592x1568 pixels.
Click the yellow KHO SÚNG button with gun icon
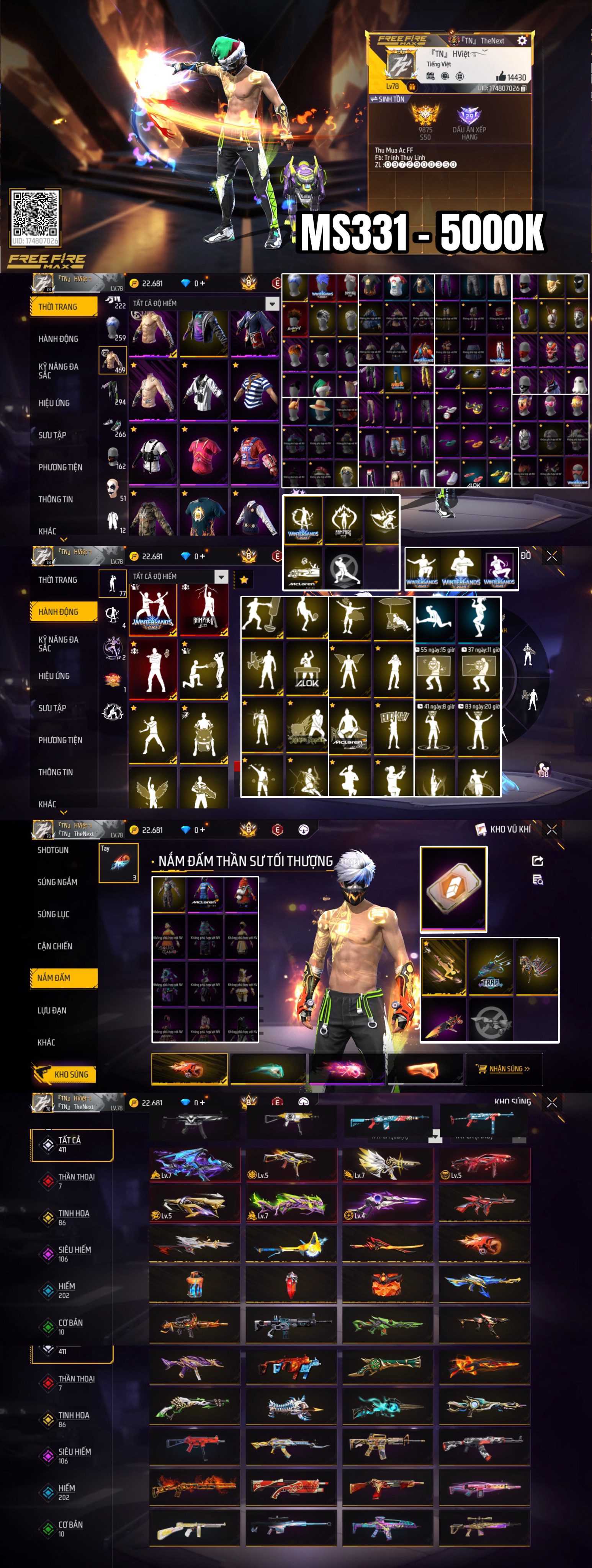point(65,1074)
